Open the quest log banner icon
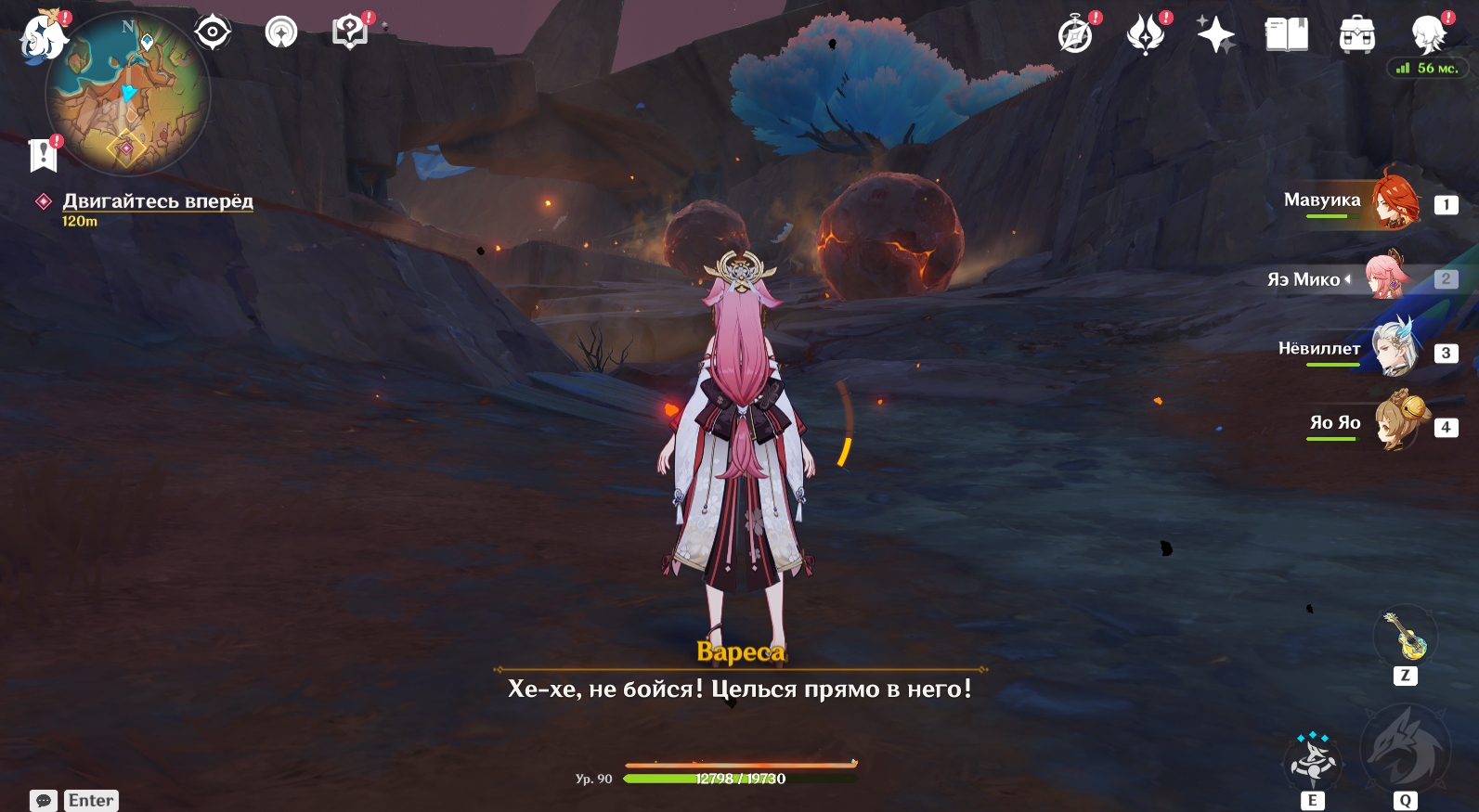This screenshot has height=812, width=1479. [43, 155]
